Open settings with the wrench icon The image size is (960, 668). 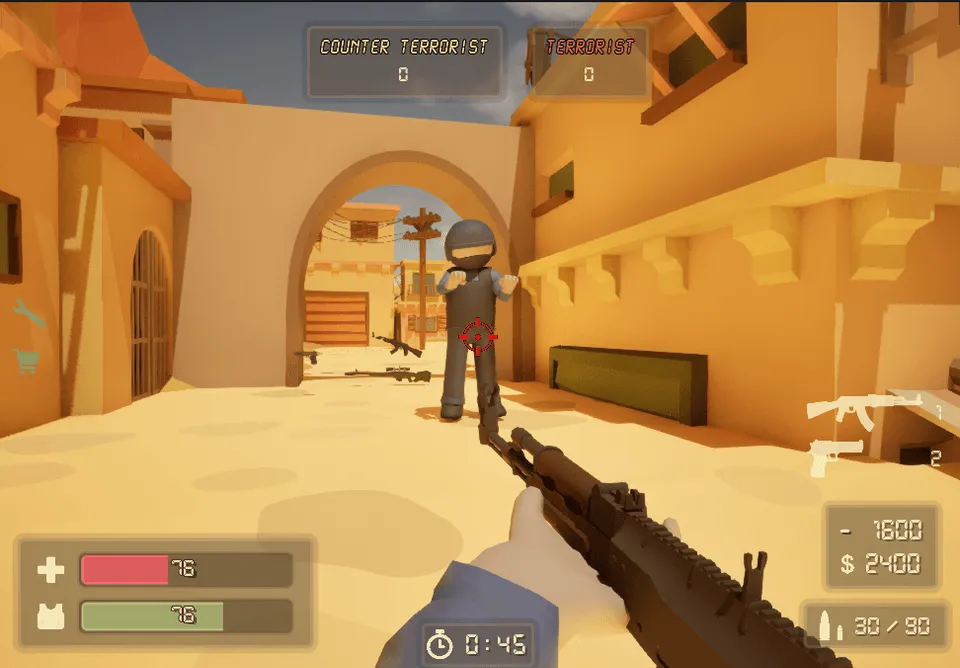coord(30,315)
